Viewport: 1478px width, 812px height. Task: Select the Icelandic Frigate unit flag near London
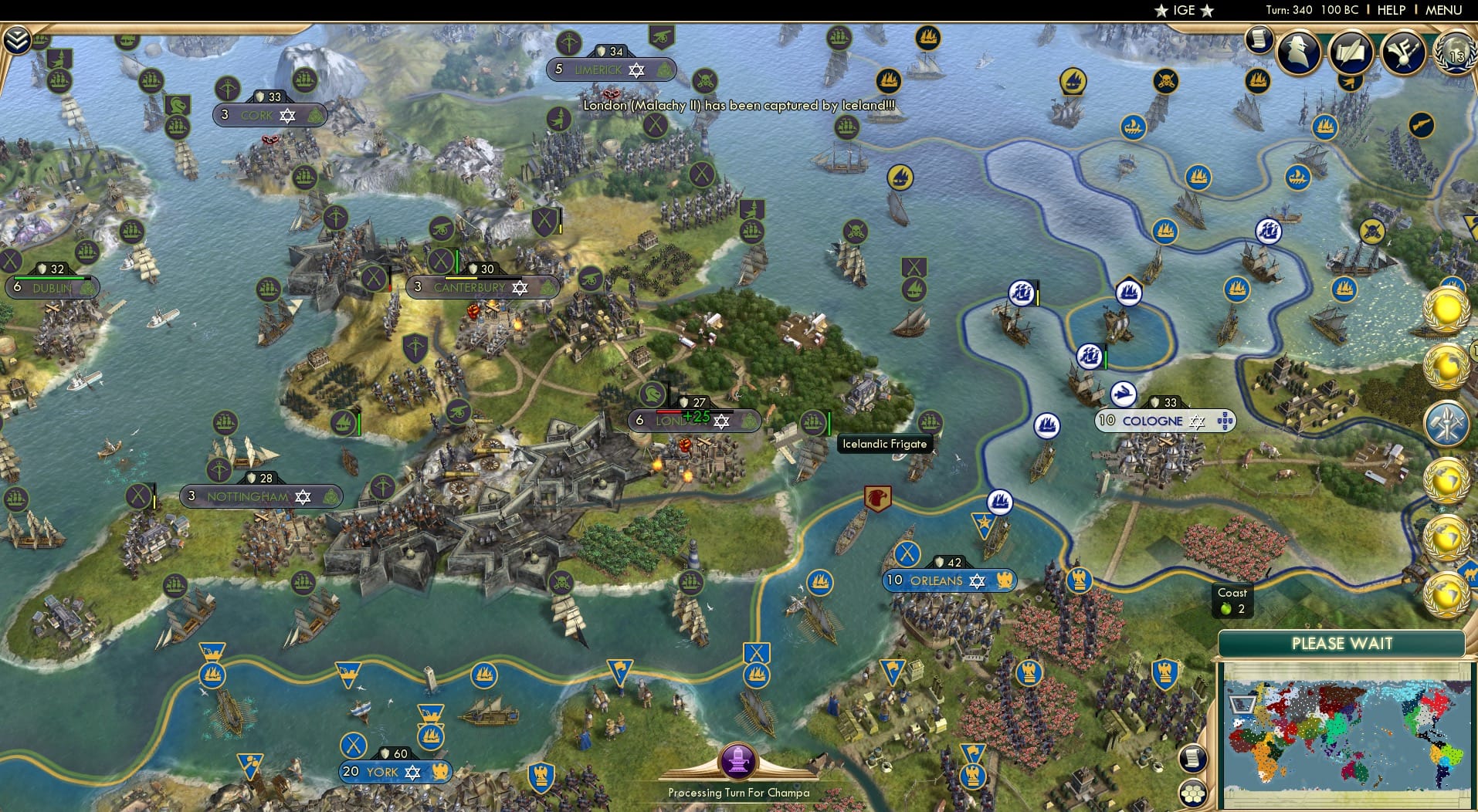814,423
